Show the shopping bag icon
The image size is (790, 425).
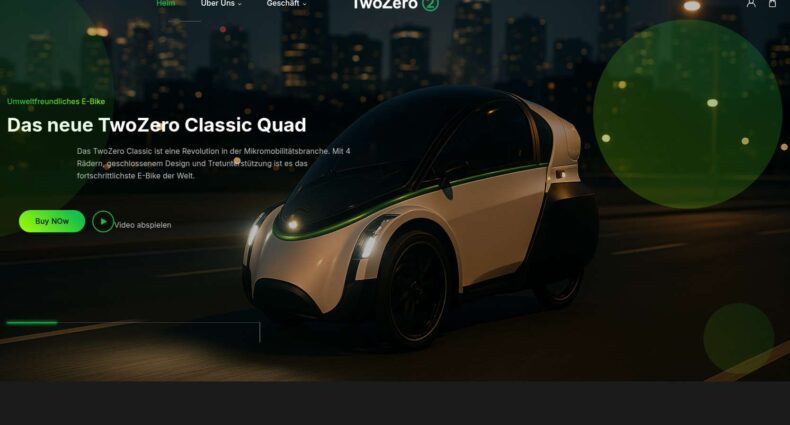[x=772, y=4]
